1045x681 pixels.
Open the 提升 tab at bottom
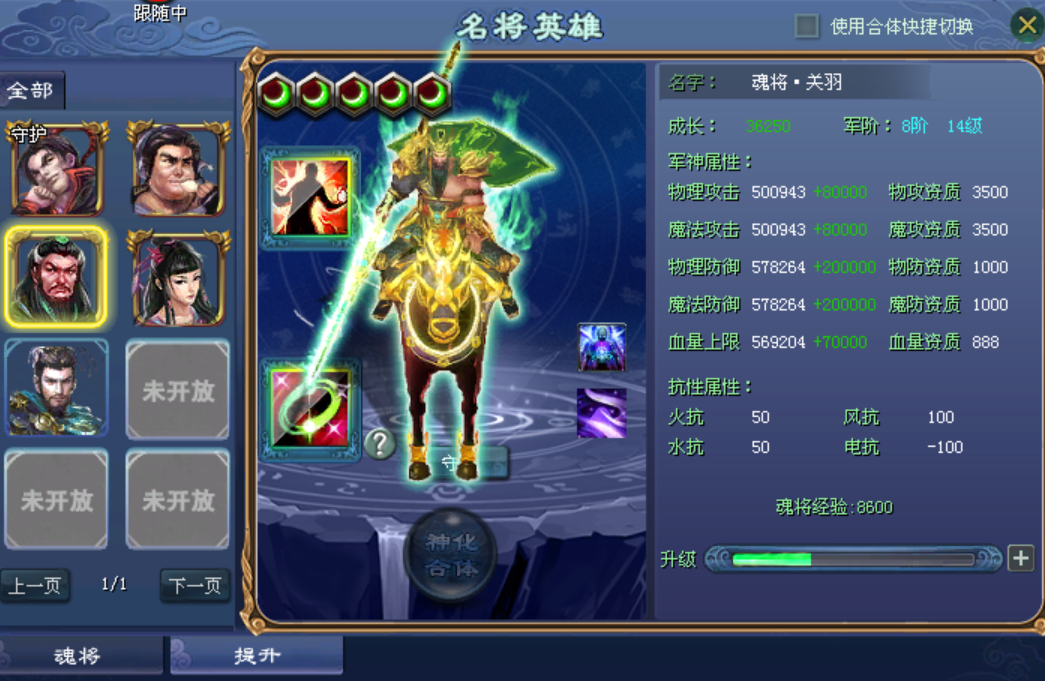(257, 656)
